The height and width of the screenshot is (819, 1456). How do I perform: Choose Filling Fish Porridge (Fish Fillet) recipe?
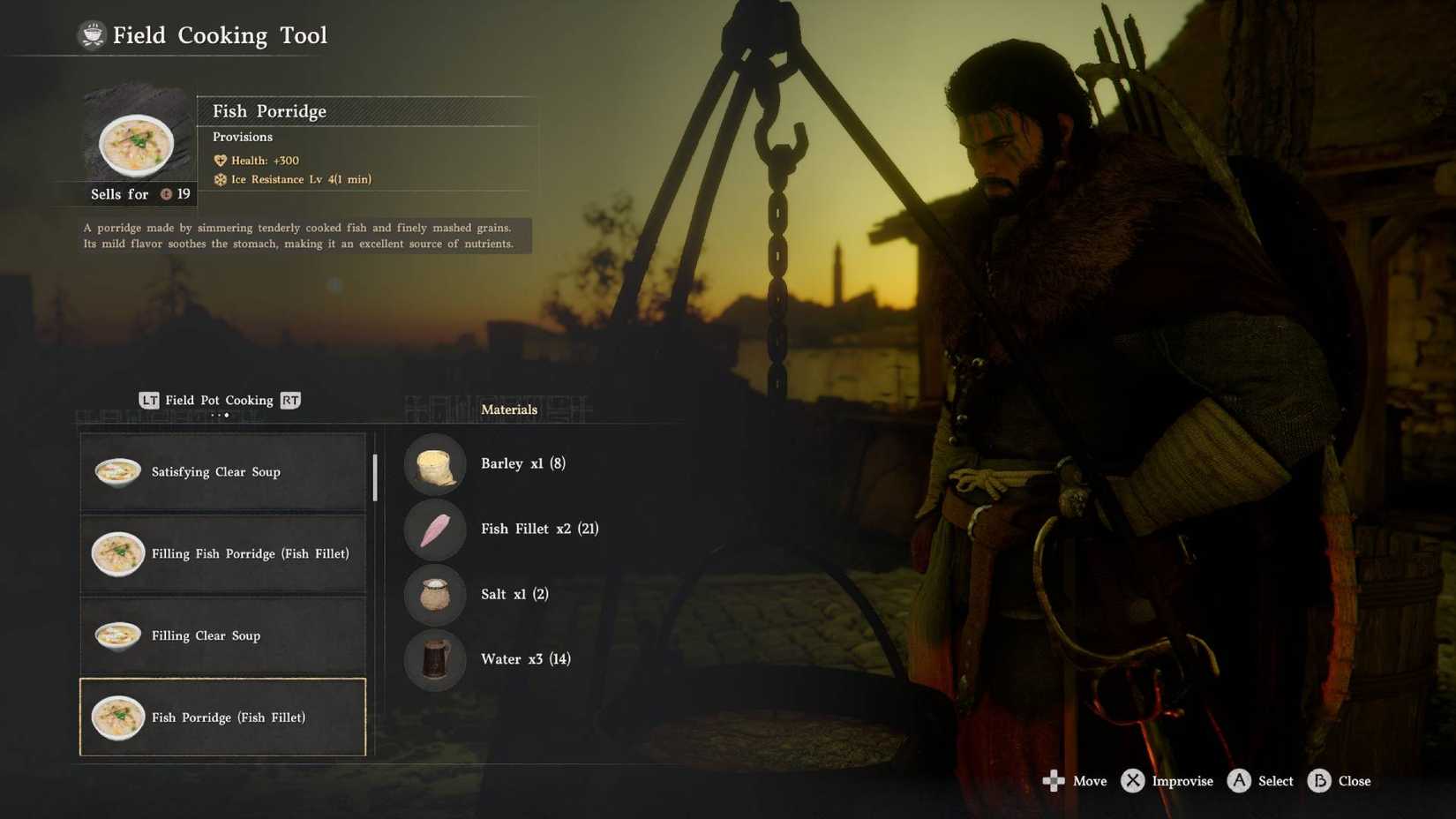pyautogui.click(x=222, y=554)
